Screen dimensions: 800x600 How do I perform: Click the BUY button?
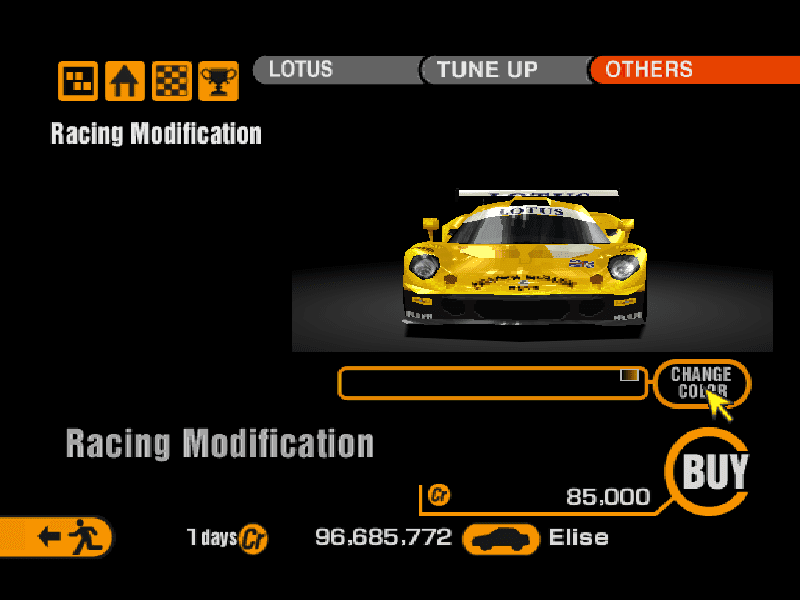pyautogui.click(x=714, y=471)
